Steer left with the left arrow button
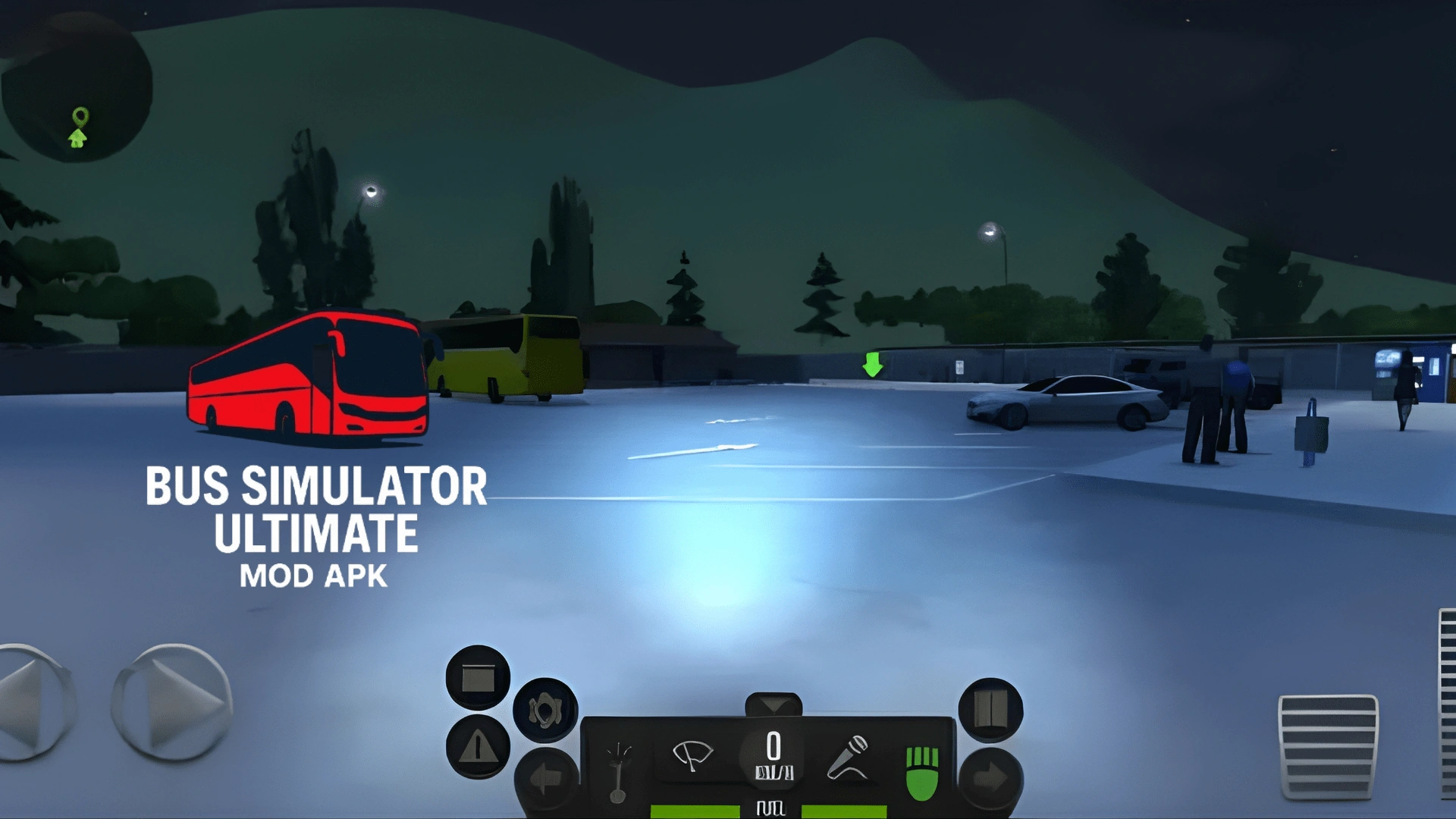Image resolution: width=1456 pixels, height=819 pixels. point(32,702)
